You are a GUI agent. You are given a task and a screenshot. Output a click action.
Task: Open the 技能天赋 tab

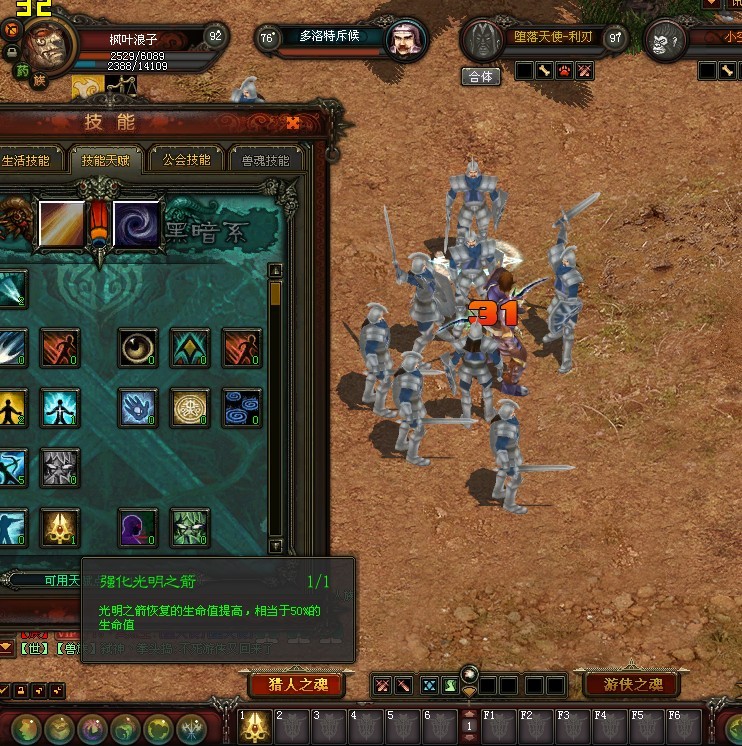(x=106, y=160)
